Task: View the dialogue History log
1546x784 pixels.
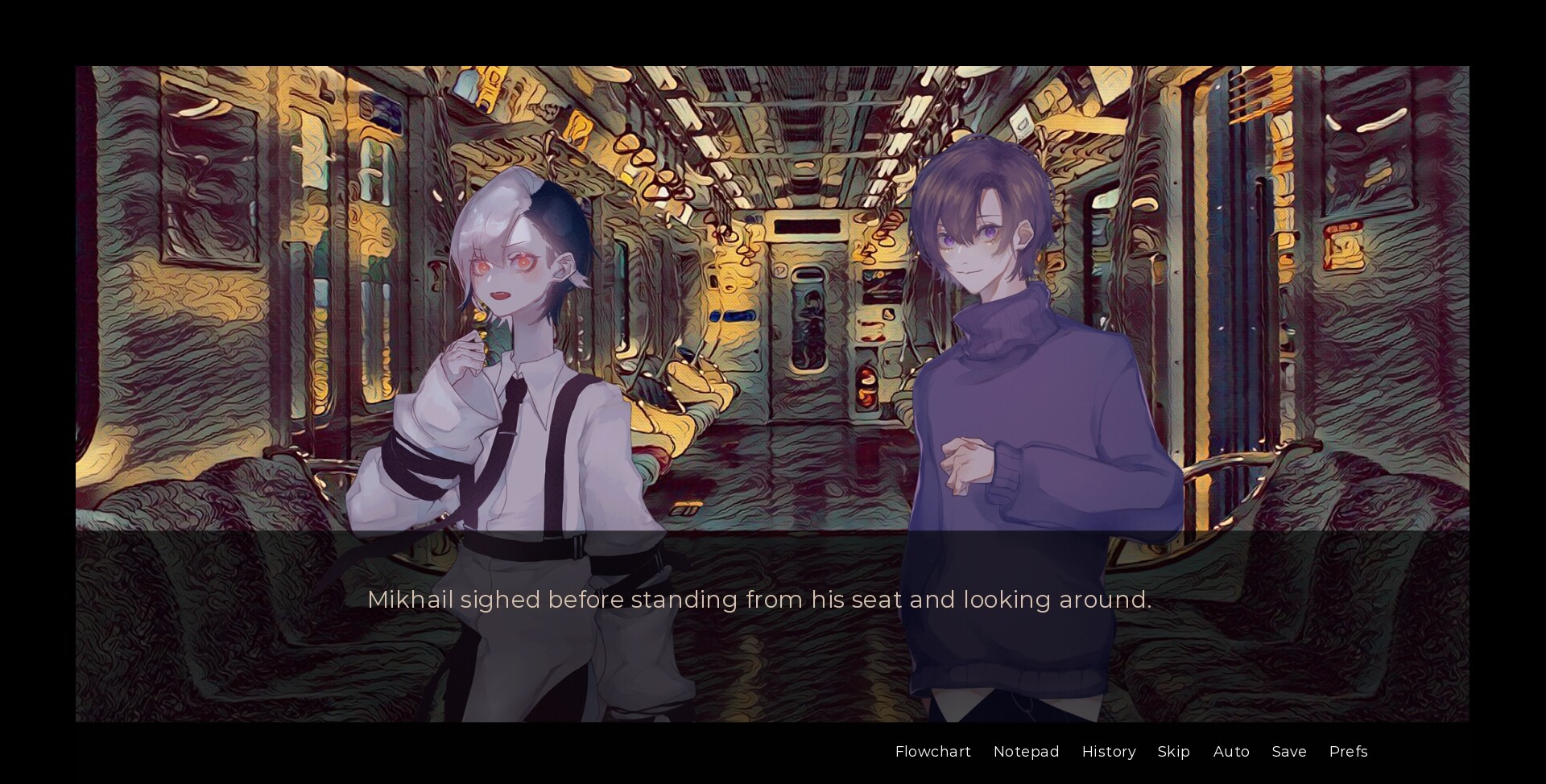Action: pos(1108,751)
